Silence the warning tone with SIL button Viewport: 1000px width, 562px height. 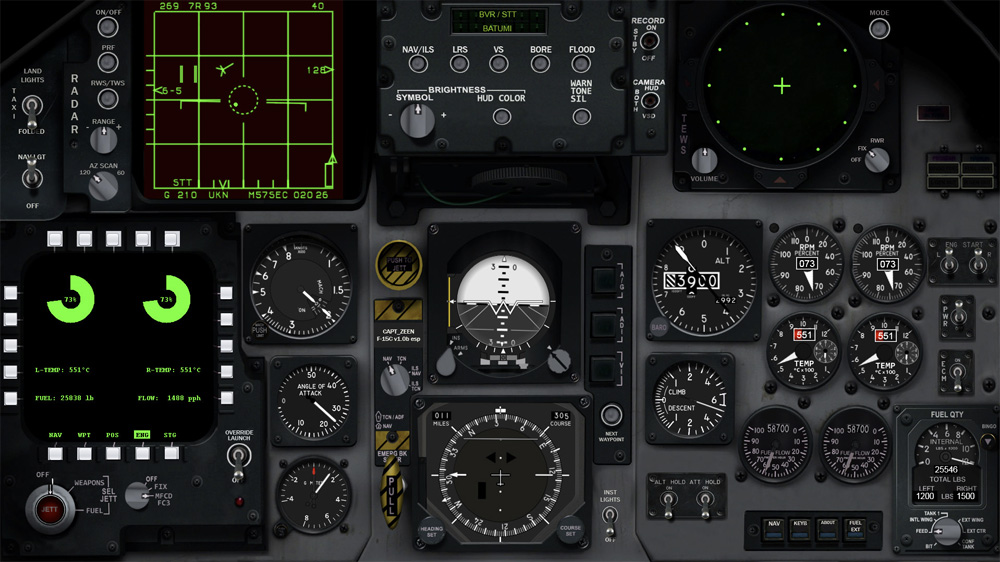(x=582, y=116)
